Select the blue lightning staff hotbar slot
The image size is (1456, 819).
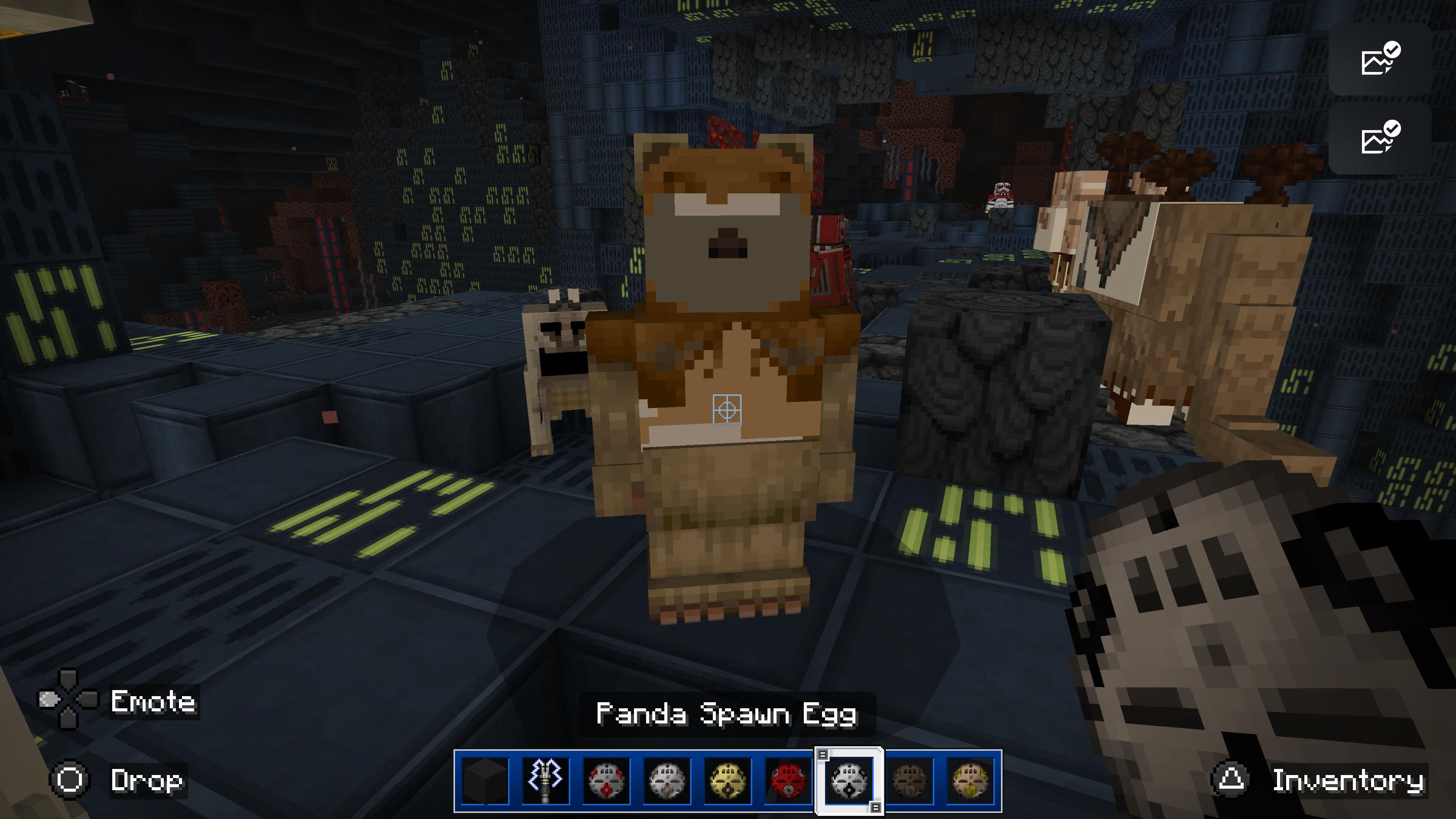point(546,781)
